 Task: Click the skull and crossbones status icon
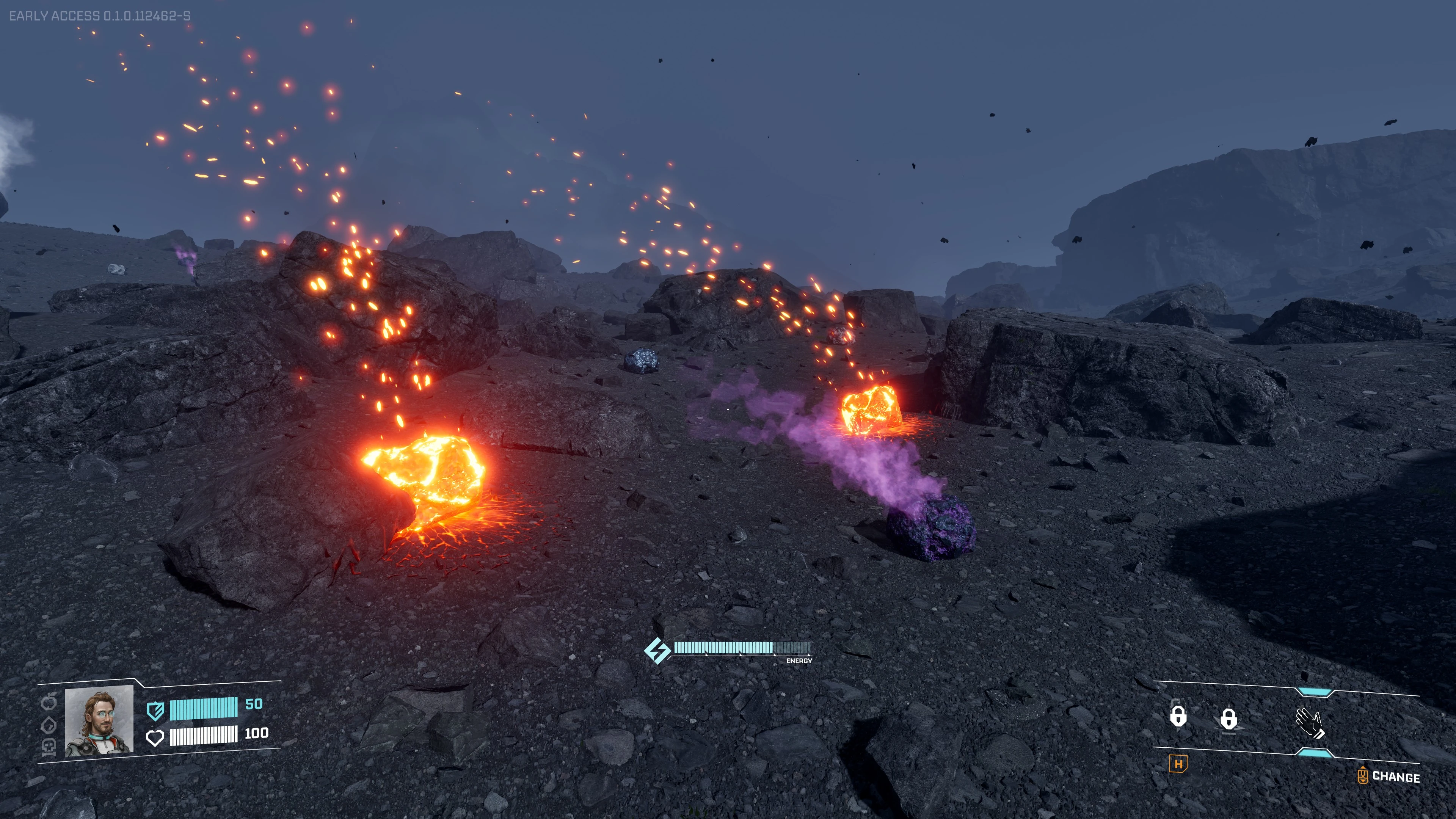coord(49,747)
